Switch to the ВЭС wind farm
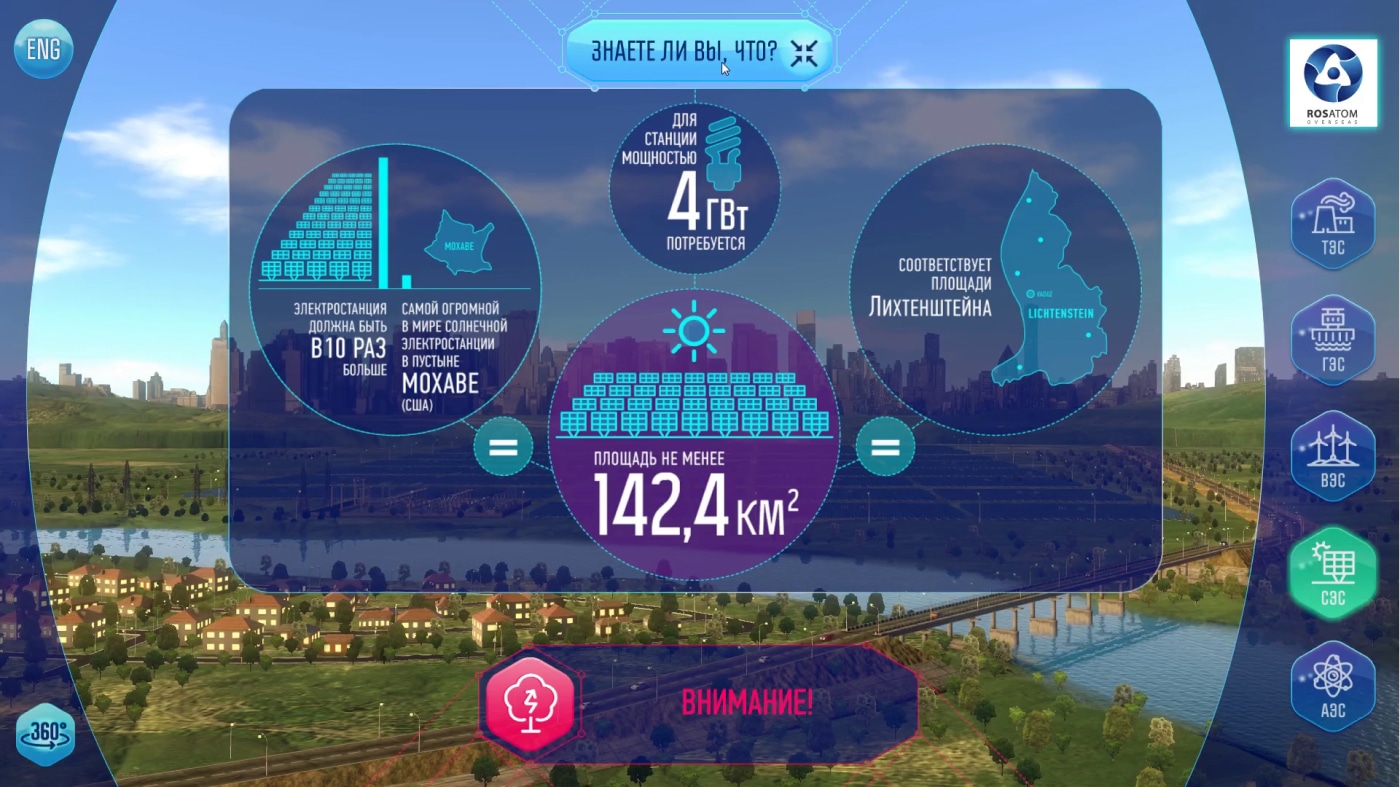The image size is (1400, 787). pos(1332,457)
